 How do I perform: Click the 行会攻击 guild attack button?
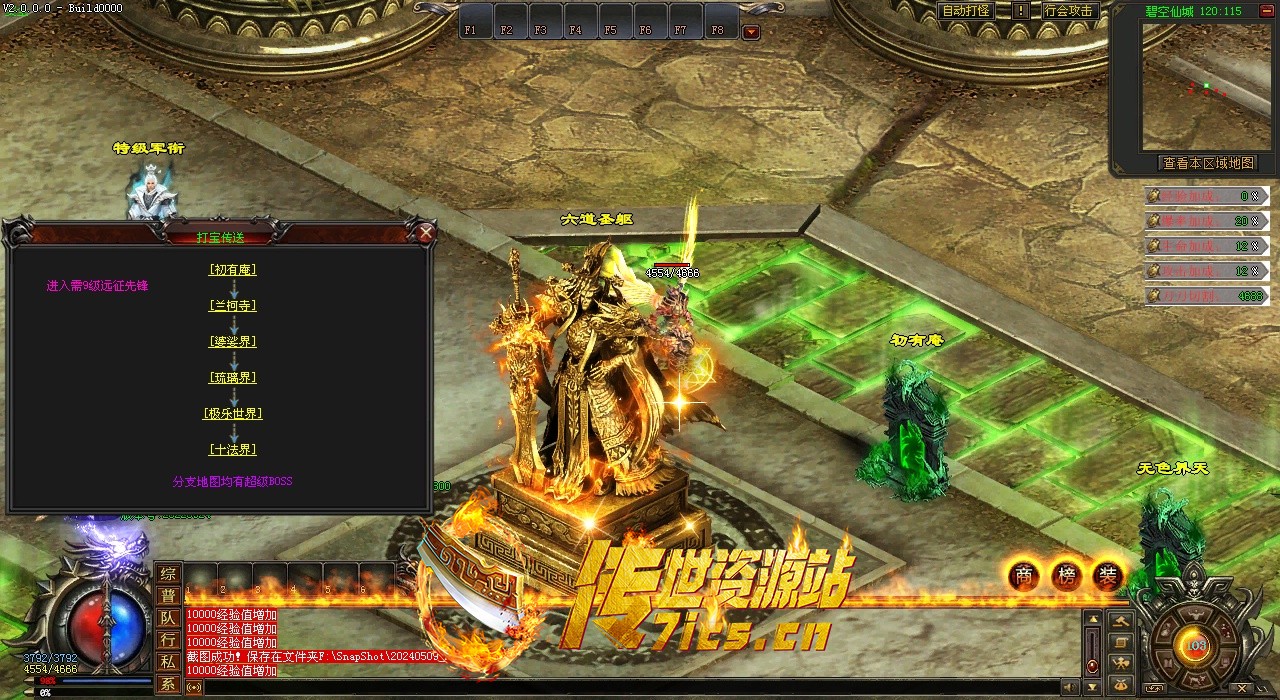coord(1068,11)
